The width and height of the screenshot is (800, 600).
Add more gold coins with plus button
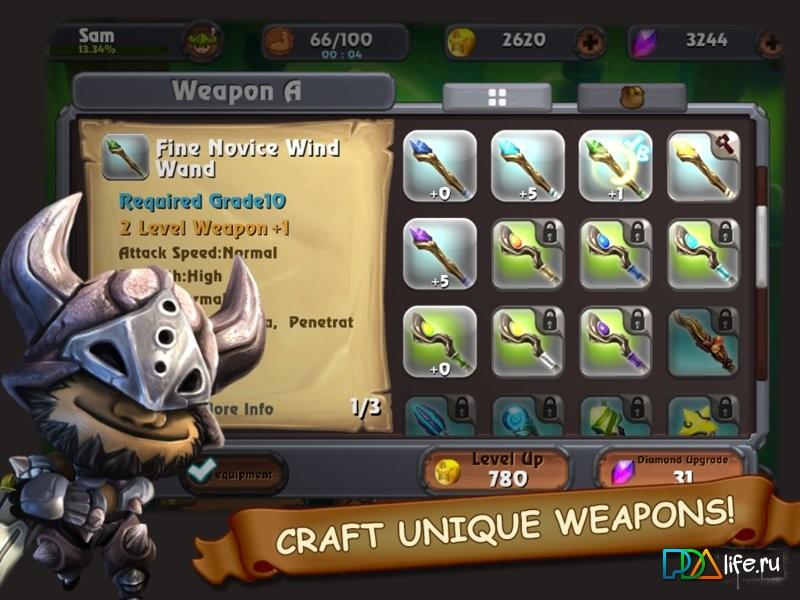[x=588, y=42]
